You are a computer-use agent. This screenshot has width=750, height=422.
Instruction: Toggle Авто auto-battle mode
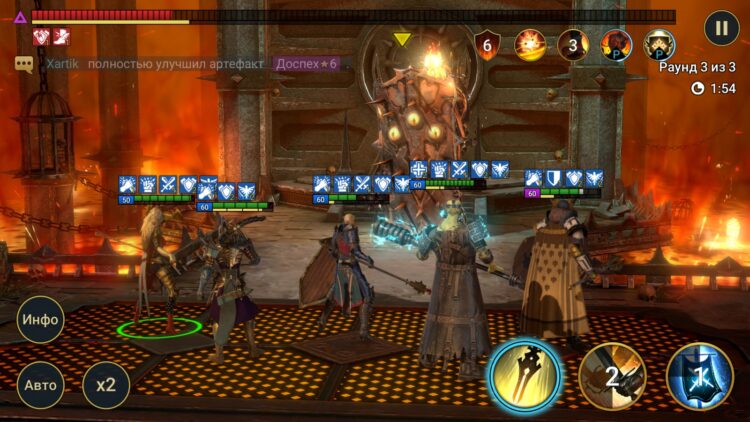pos(41,385)
